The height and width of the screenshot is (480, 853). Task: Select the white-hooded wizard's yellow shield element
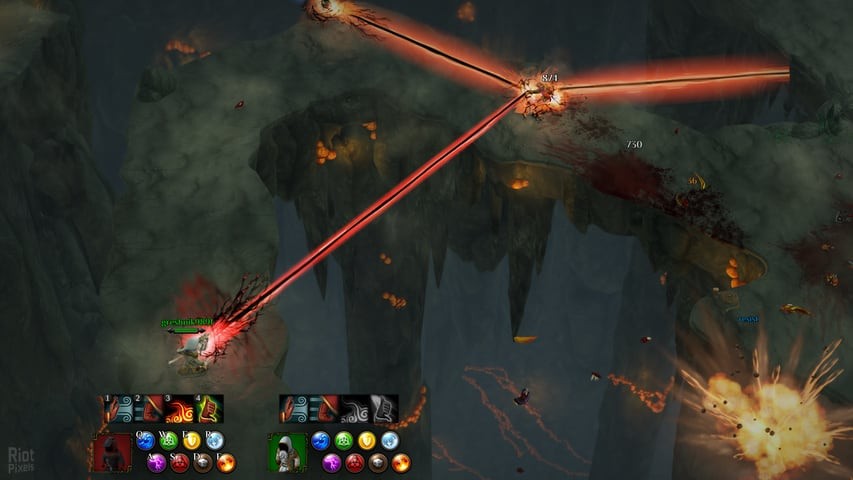(367, 440)
